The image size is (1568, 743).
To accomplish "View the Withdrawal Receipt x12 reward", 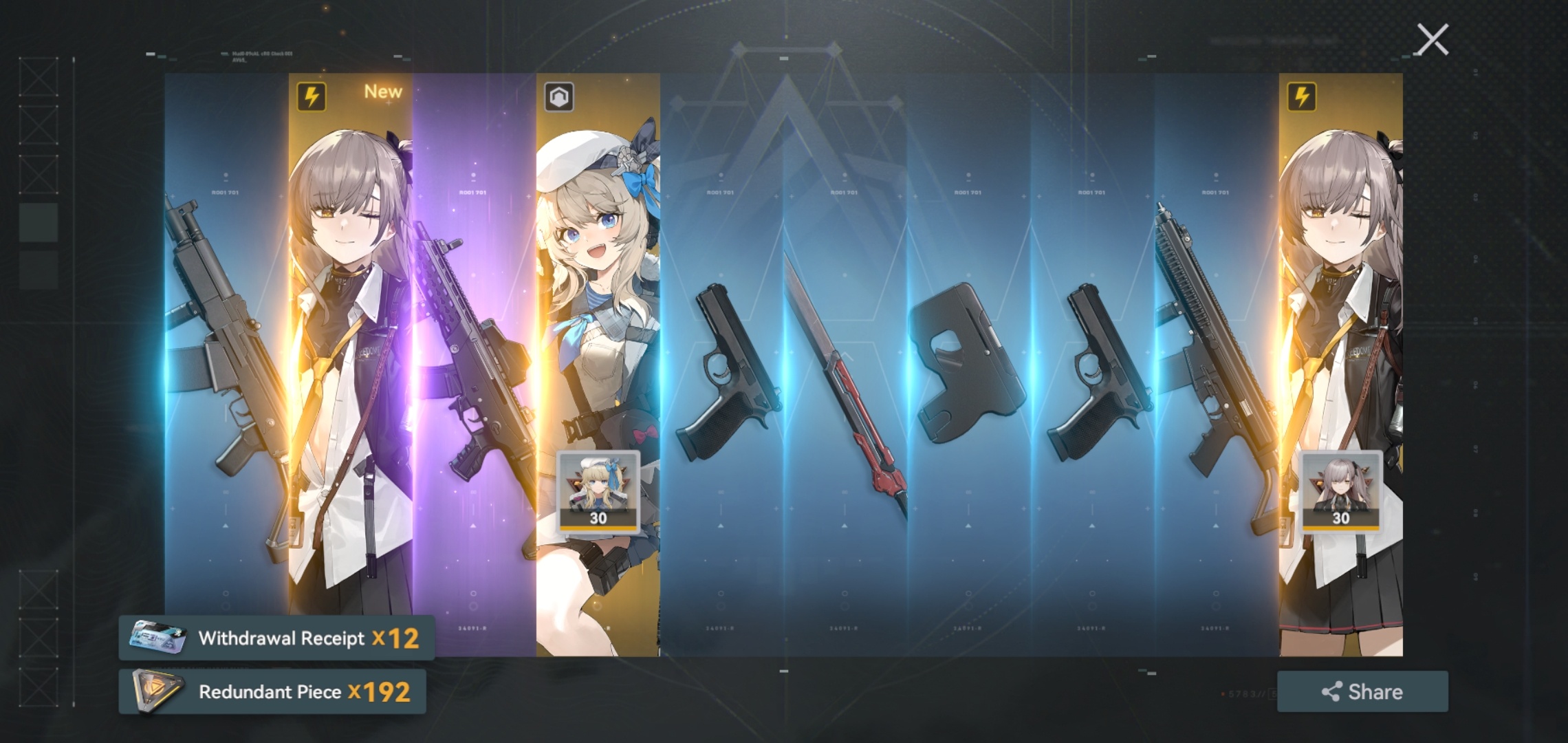I will pyautogui.click(x=276, y=638).
